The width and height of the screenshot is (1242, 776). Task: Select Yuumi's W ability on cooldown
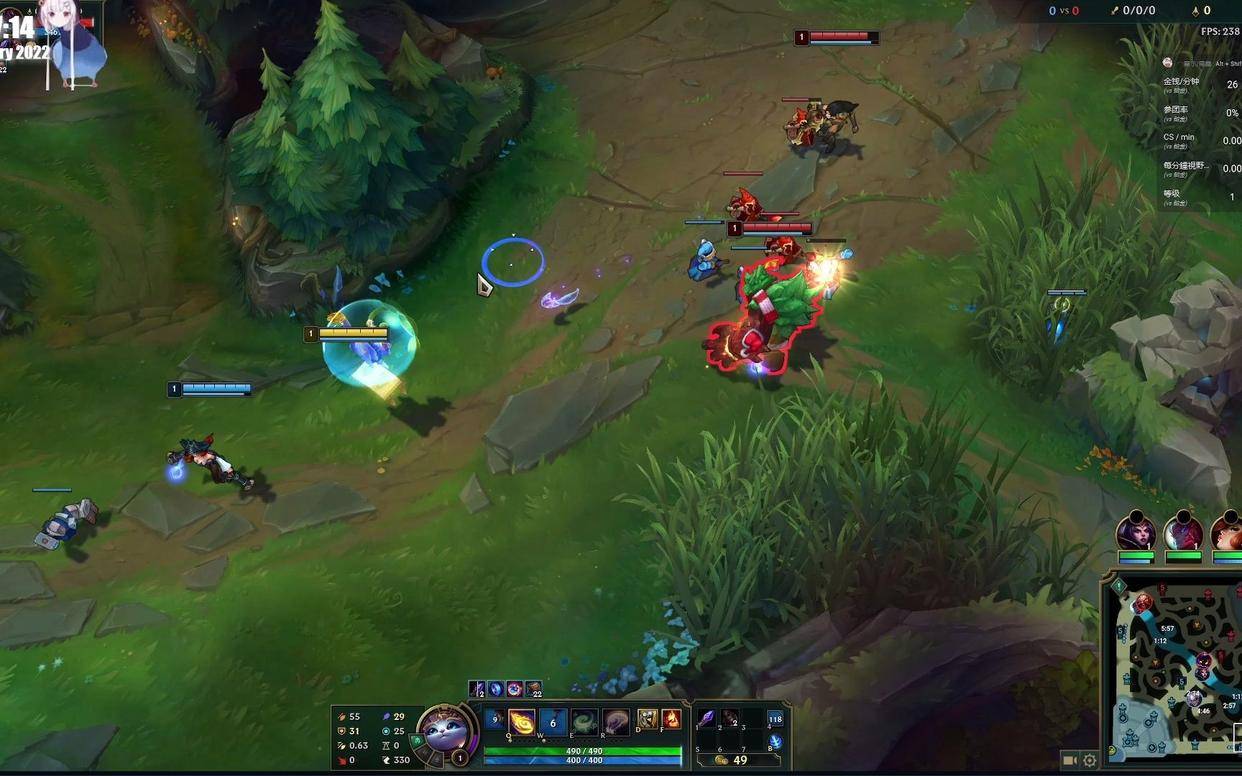coord(553,721)
